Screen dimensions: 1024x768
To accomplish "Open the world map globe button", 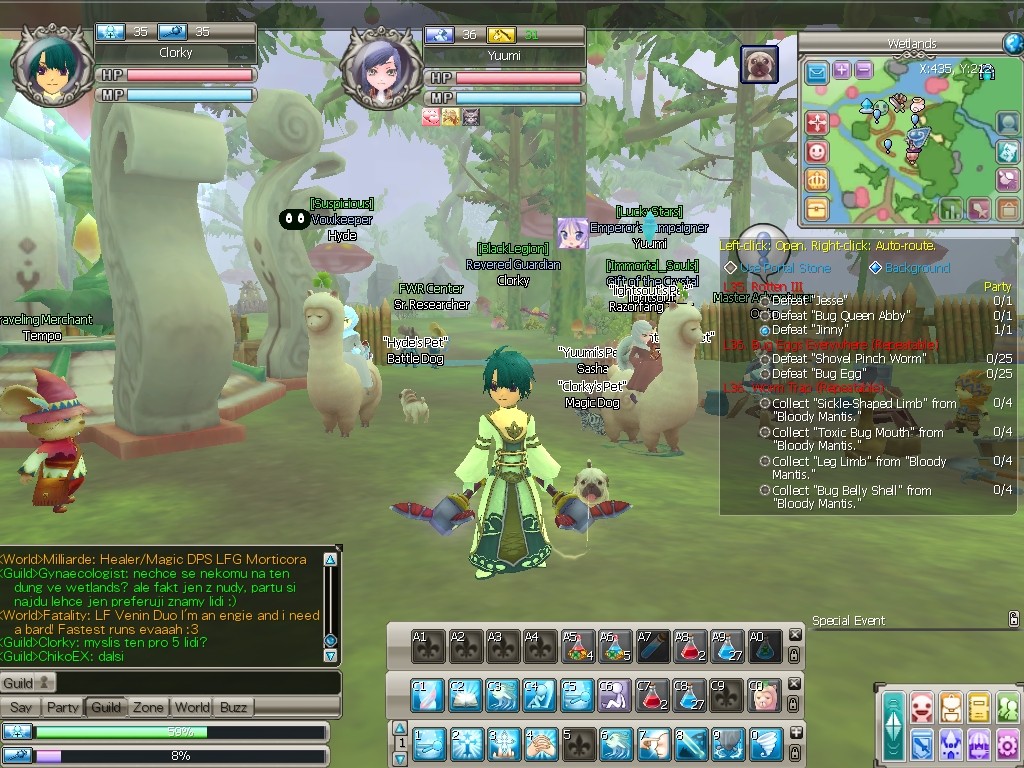I will click(1013, 43).
